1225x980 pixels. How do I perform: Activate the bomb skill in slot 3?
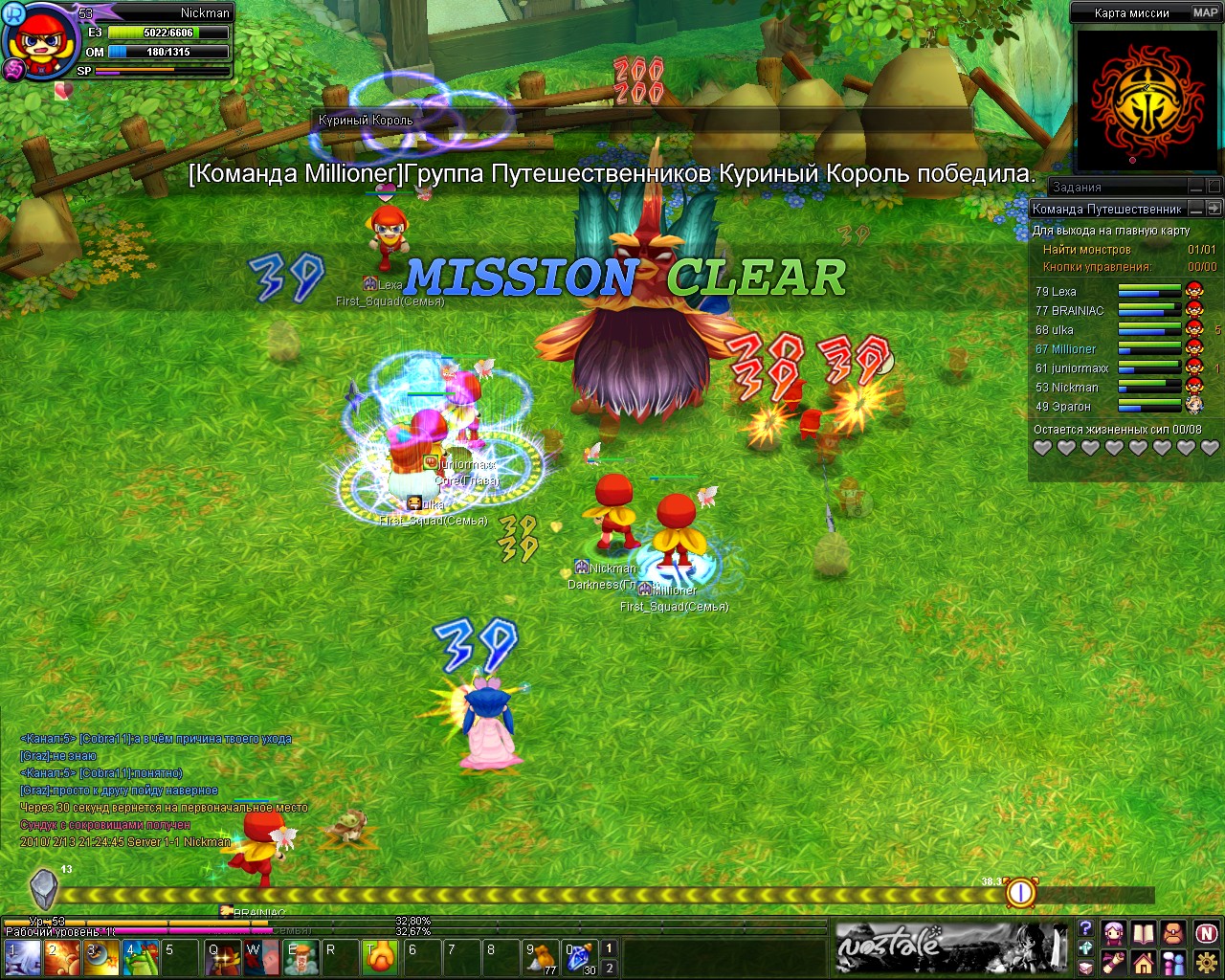tap(101, 957)
